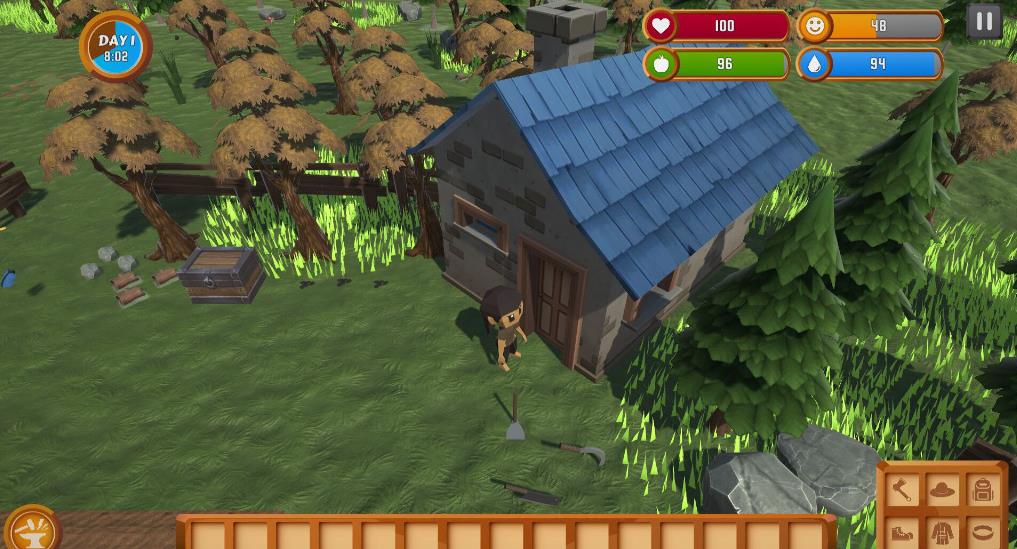Select the axe tool equipment slot

tap(902, 490)
